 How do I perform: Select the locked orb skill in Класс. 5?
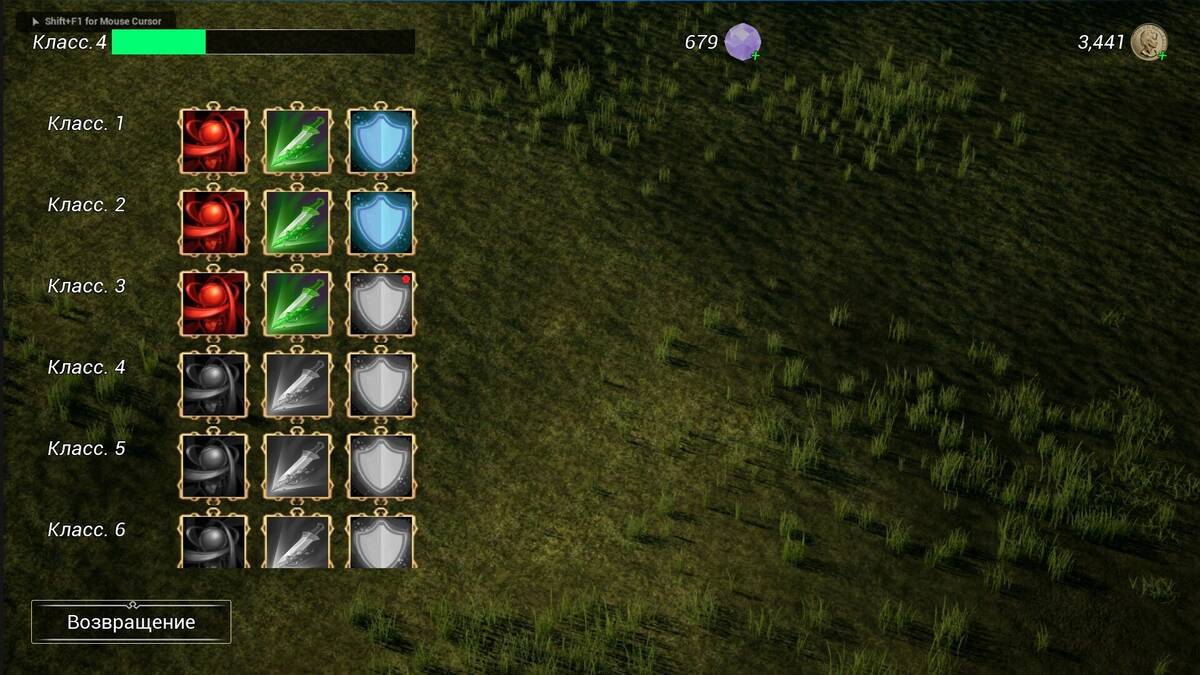[x=213, y=466]
